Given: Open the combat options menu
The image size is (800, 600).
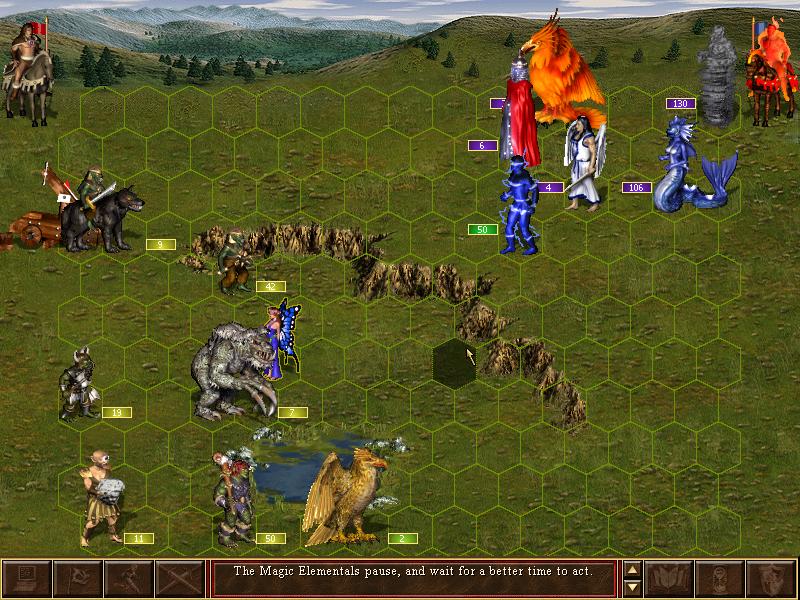Looking at the screenshot, I should click(26, 579).
